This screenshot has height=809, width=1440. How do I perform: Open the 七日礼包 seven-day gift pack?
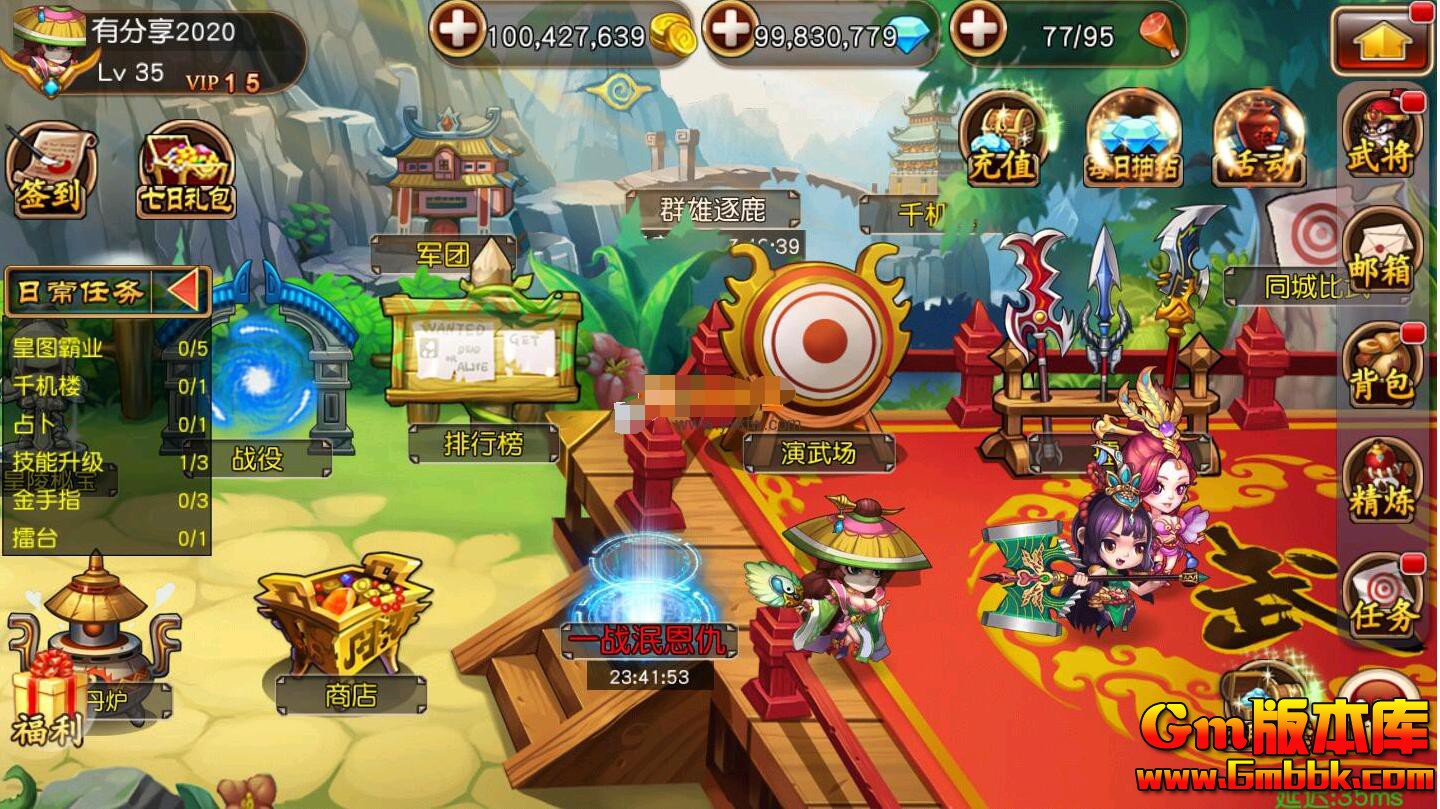(x=186, y=170)
